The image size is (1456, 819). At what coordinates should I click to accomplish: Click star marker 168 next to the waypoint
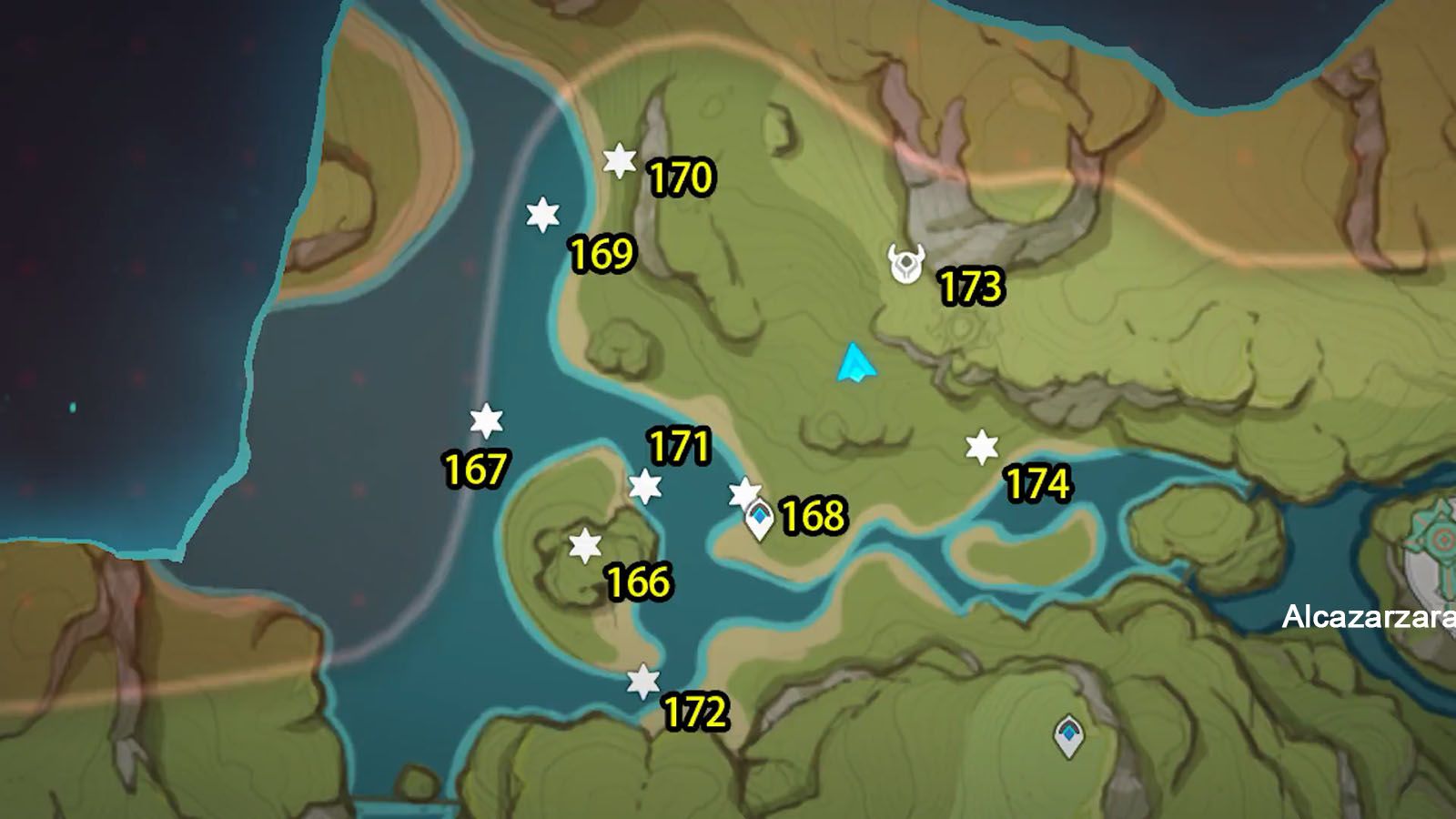[x=744, y=492]
